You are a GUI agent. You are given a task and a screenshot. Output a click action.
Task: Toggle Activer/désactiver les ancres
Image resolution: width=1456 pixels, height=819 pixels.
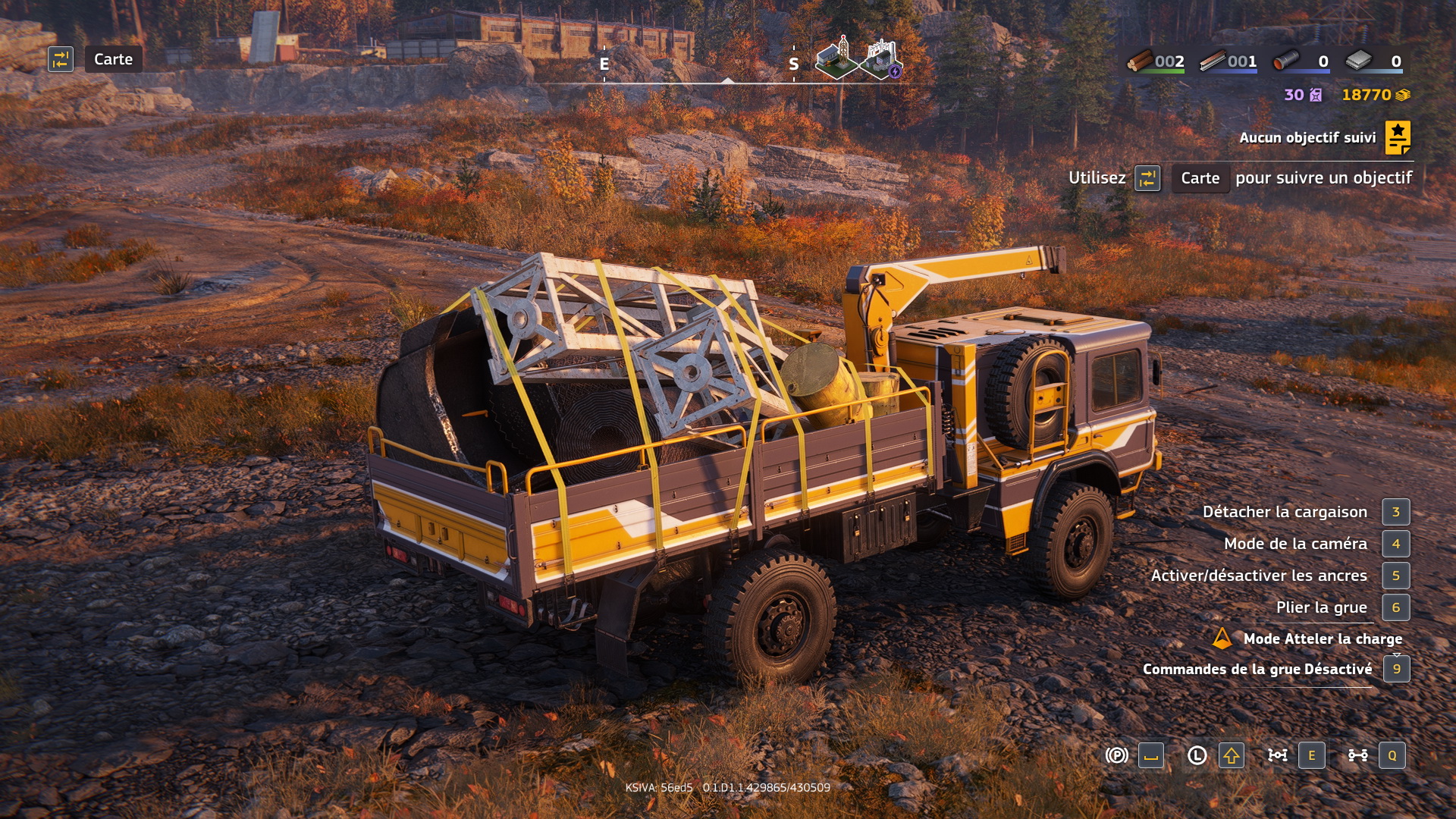(x=1259, y=576)
